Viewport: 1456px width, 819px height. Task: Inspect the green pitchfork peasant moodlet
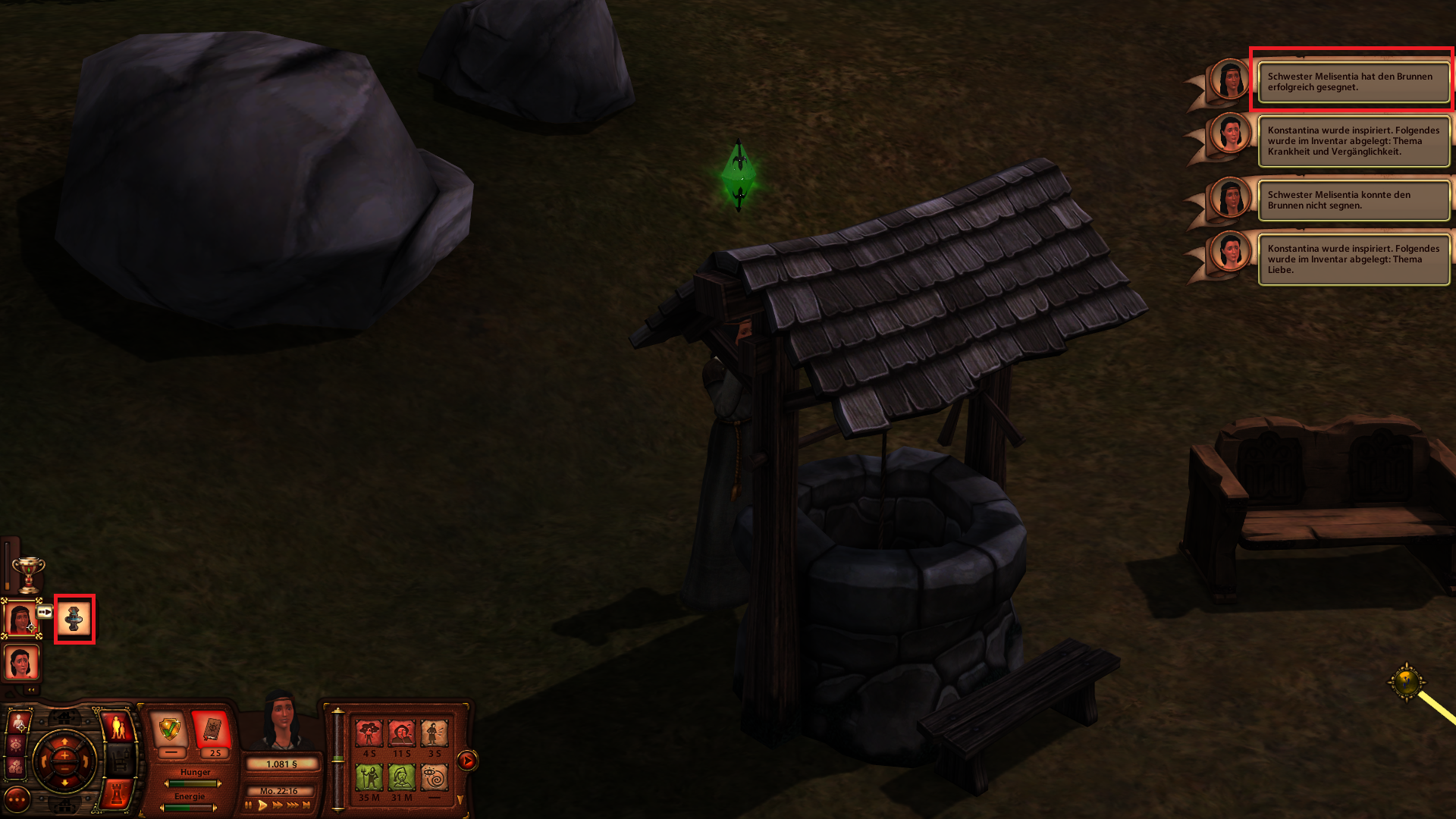(x=369, y=777)
